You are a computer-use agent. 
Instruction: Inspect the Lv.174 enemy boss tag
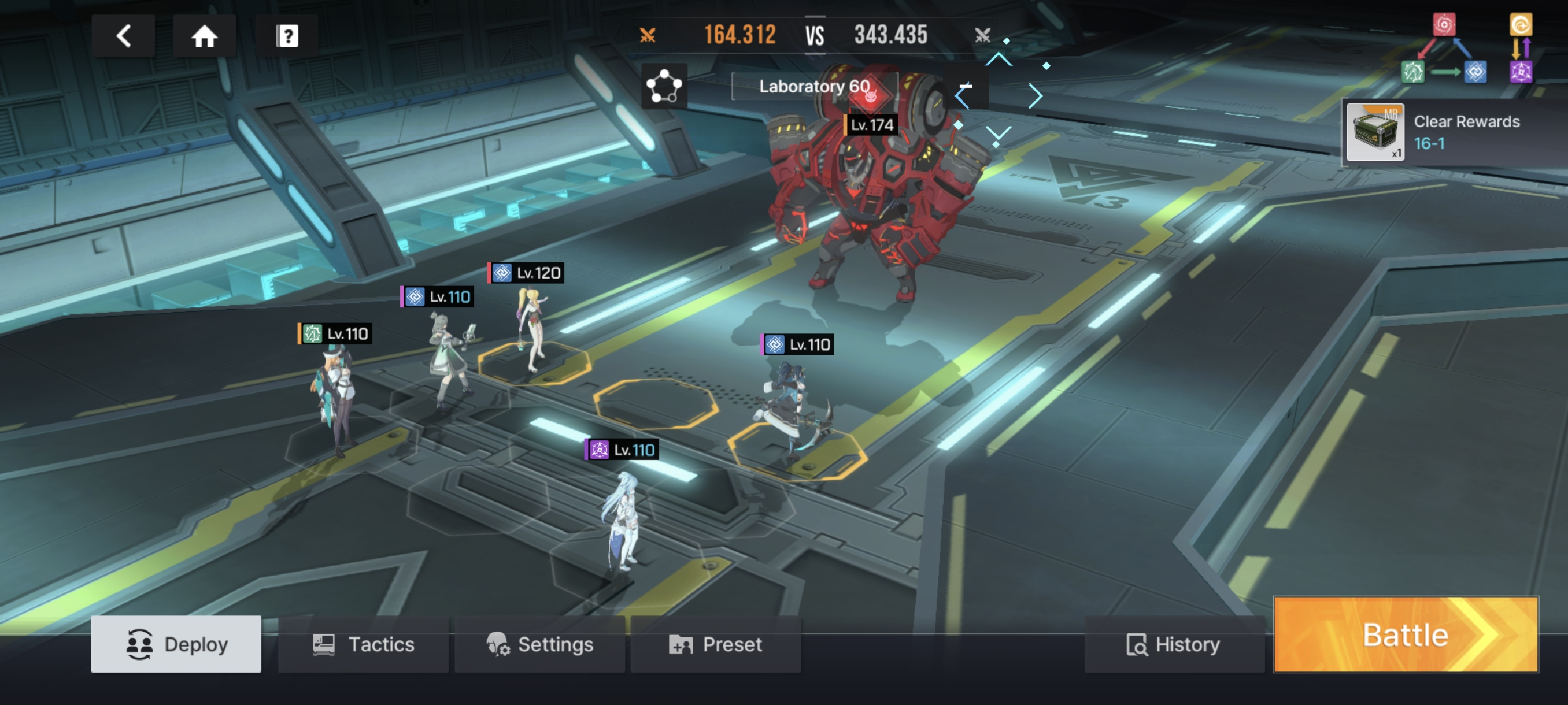click(871, 125)
